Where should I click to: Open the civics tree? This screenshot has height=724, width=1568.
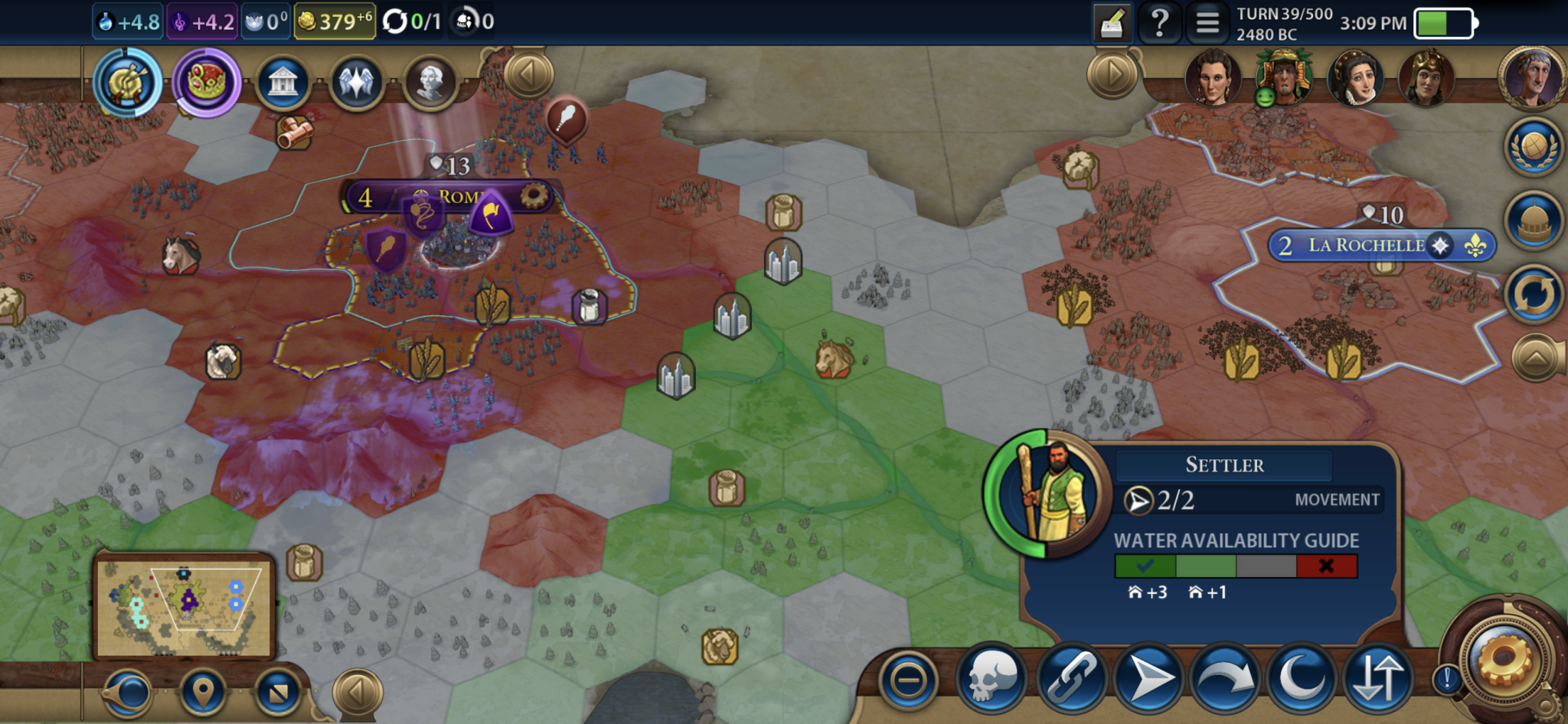(x=207, y=83)
